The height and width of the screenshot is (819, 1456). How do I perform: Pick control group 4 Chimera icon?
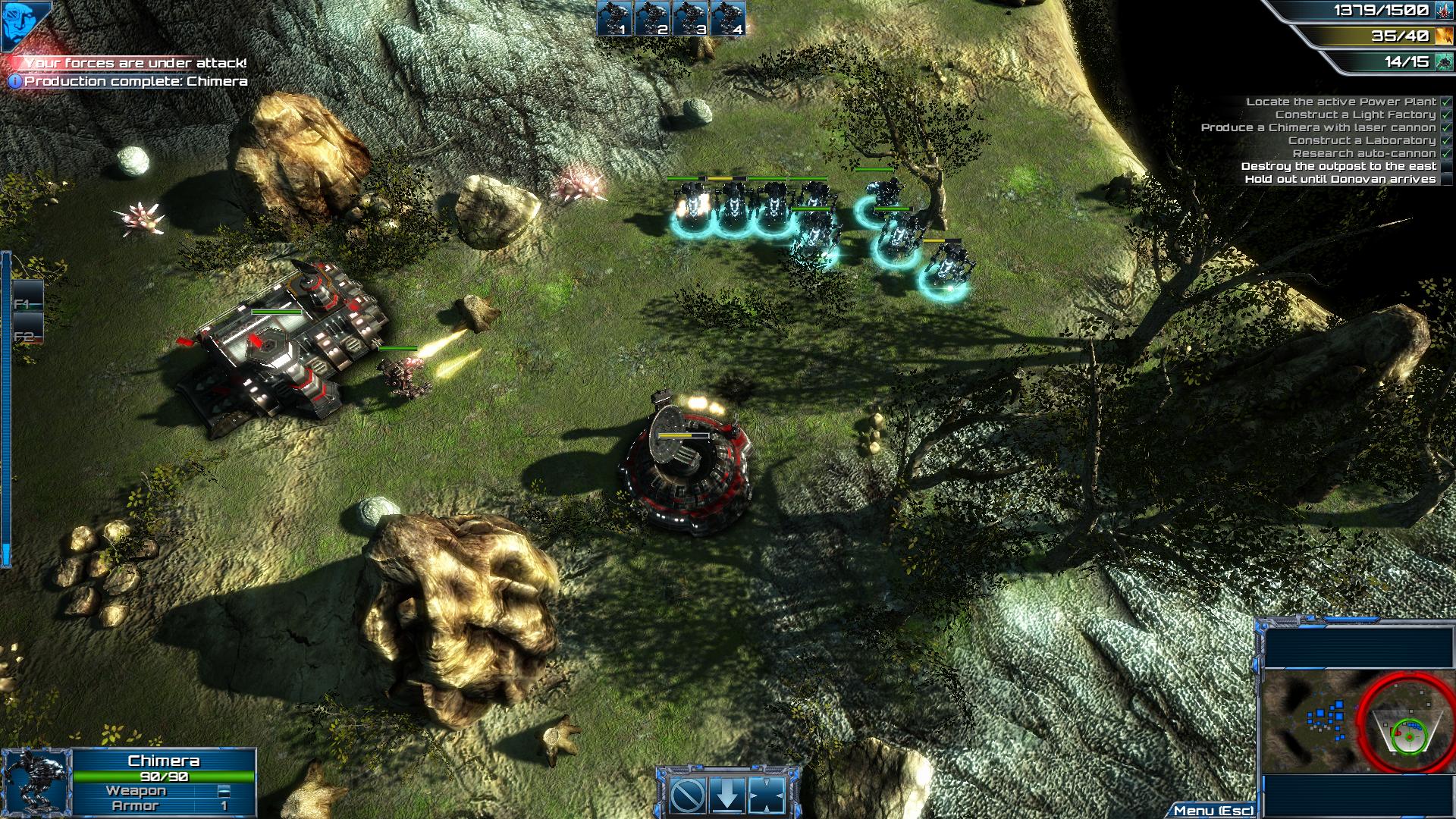tap(728, 18)
